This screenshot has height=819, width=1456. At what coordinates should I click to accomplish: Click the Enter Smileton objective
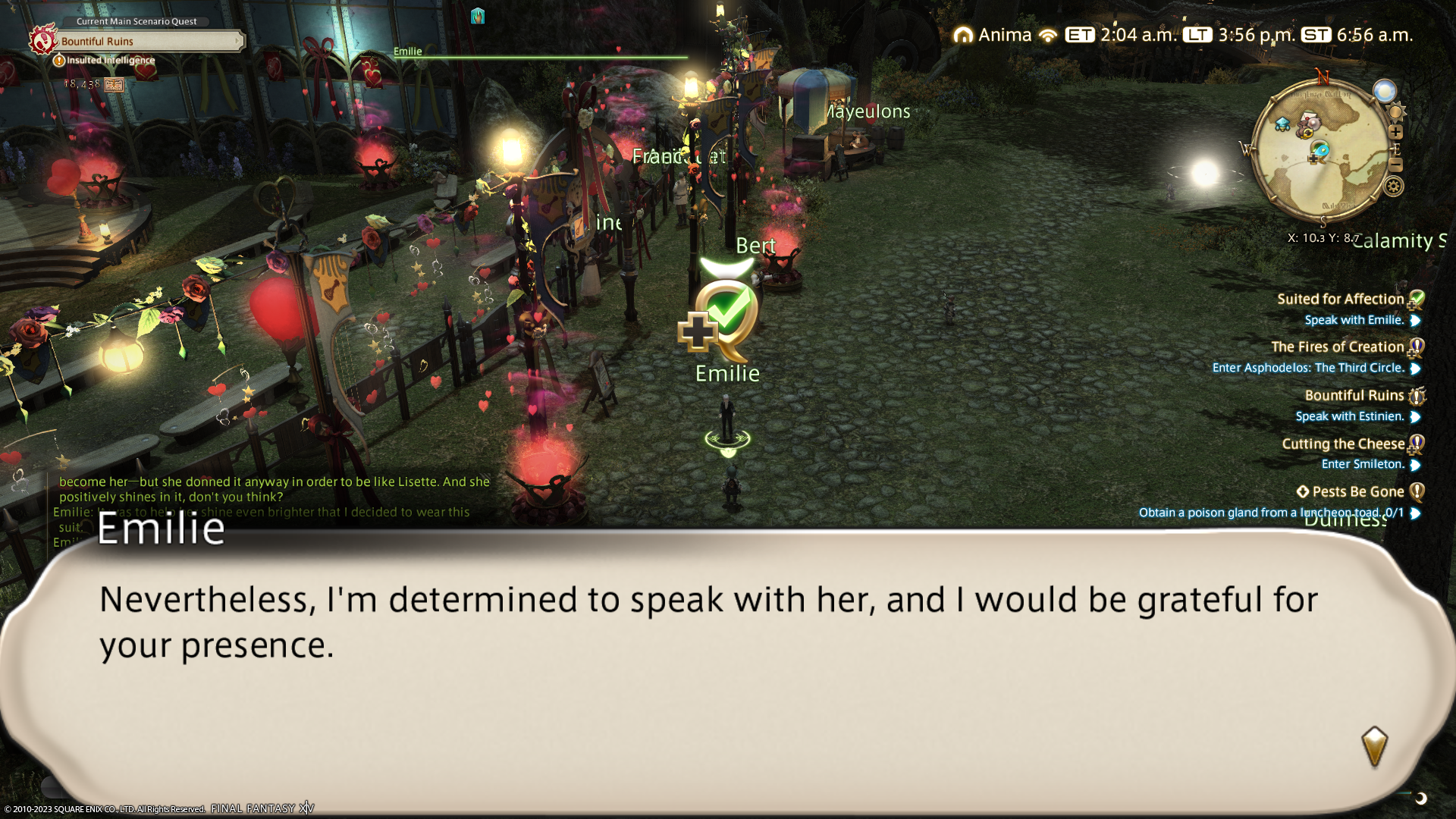click(1362, 464)
